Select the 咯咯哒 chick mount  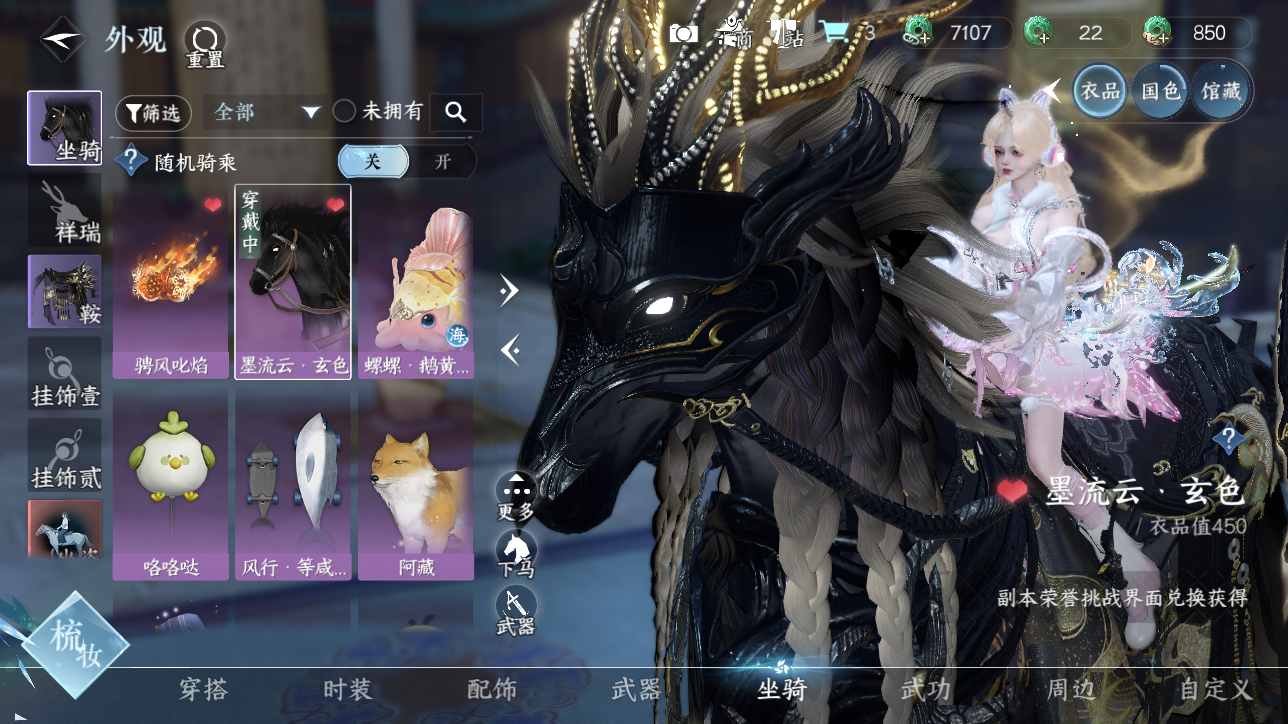pyautogui.click(x=171, y=485)
